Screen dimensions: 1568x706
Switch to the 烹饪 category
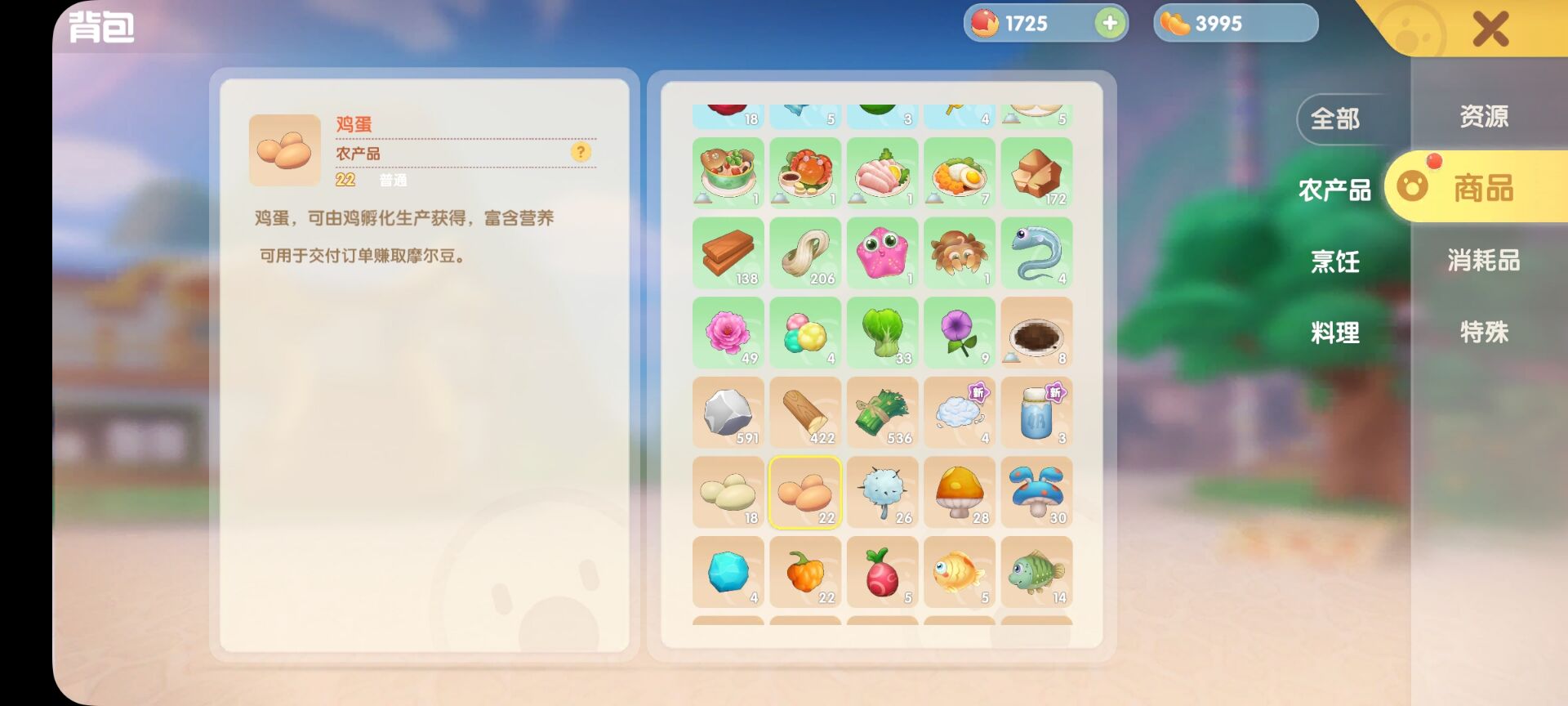coord(1334,261)
